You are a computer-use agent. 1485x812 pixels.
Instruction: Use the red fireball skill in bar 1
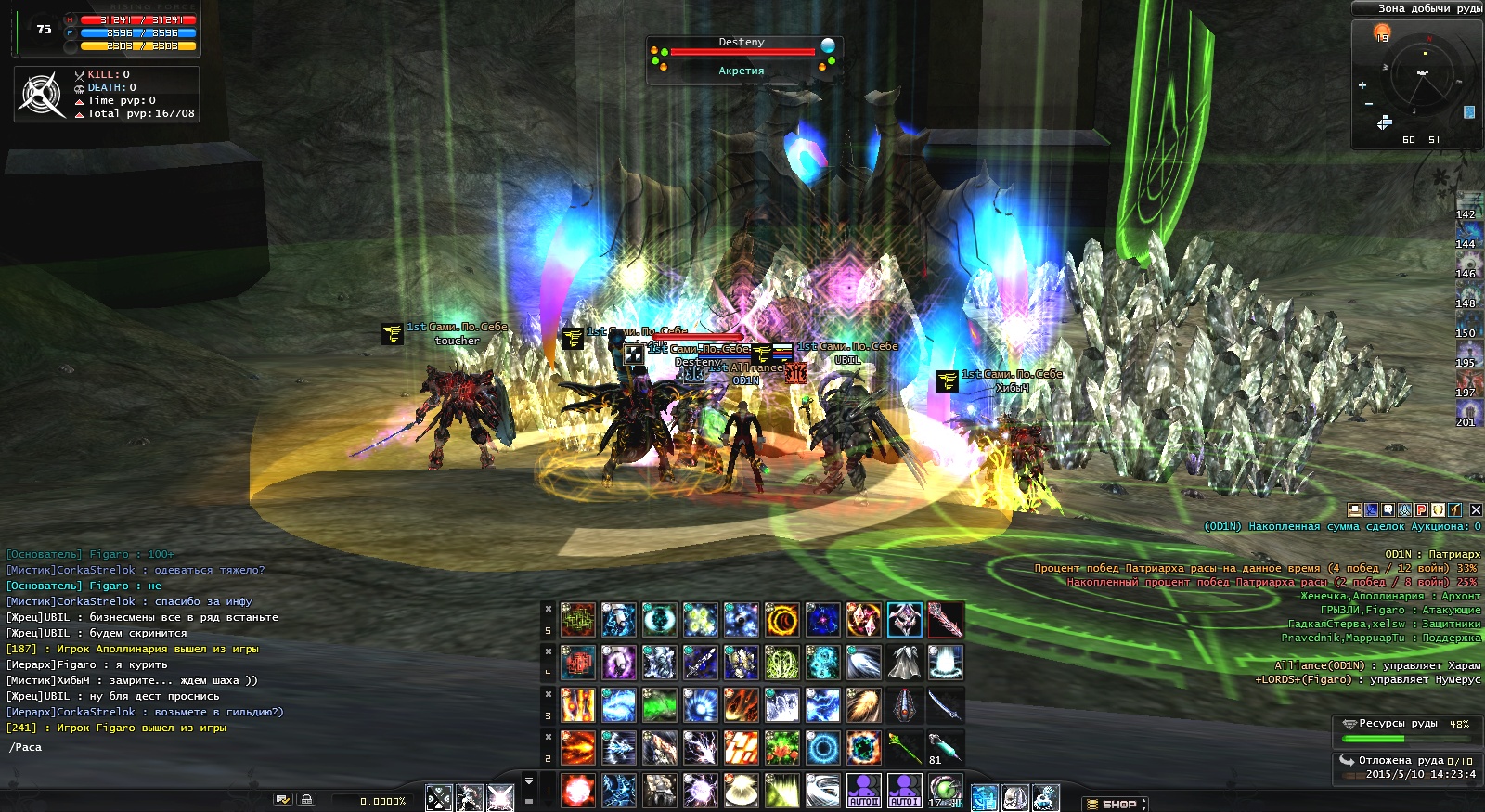[x=578, y=791]
